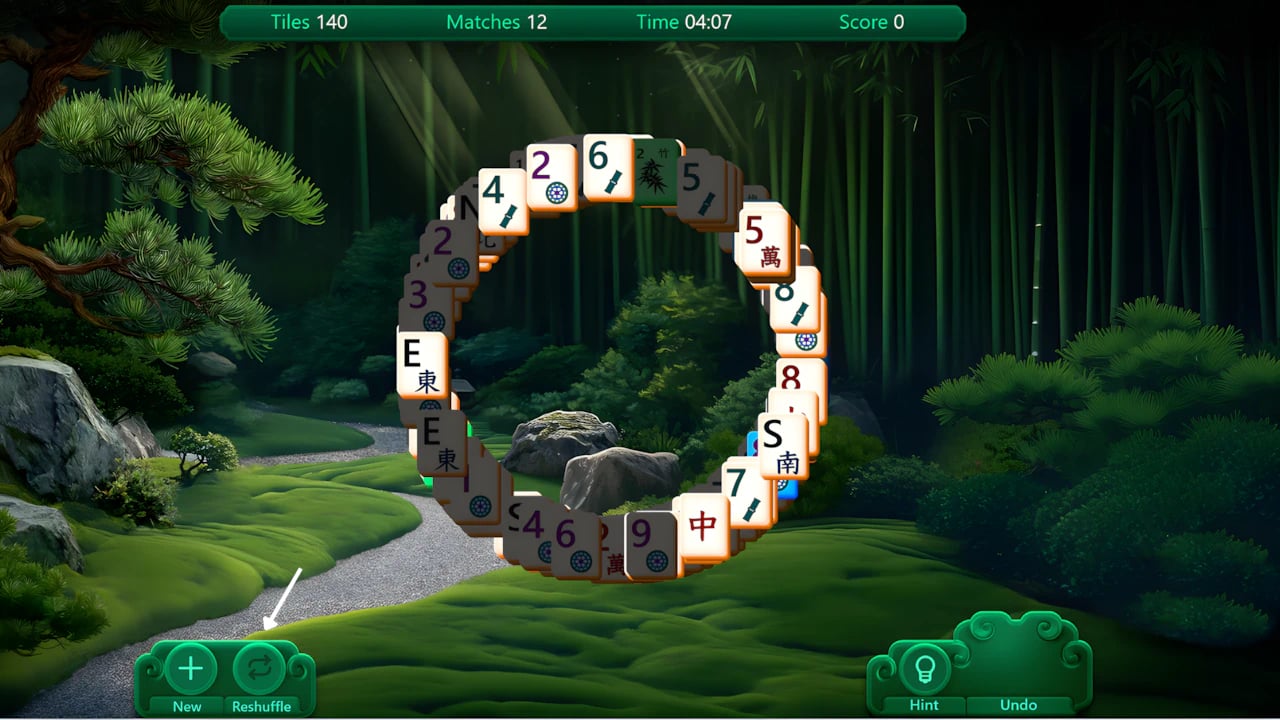Click the New label below the plus icon
Image resolution: width=1280 pixels, height=720 pixels.
click(x=185, y=705)
